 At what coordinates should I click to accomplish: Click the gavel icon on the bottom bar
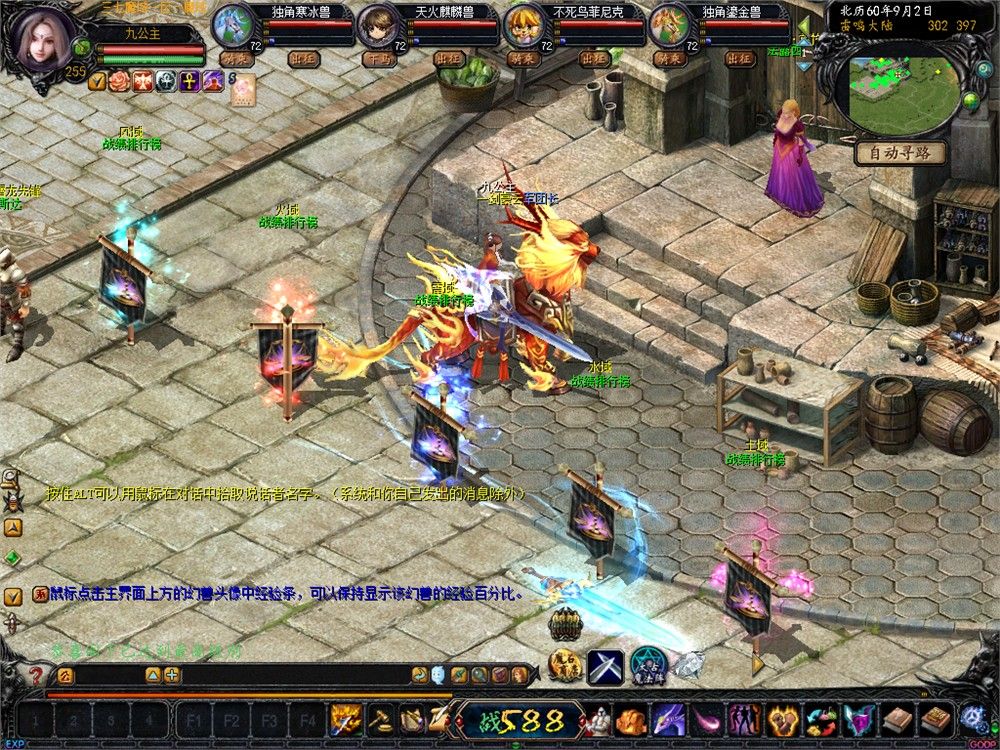pos(379,719)
